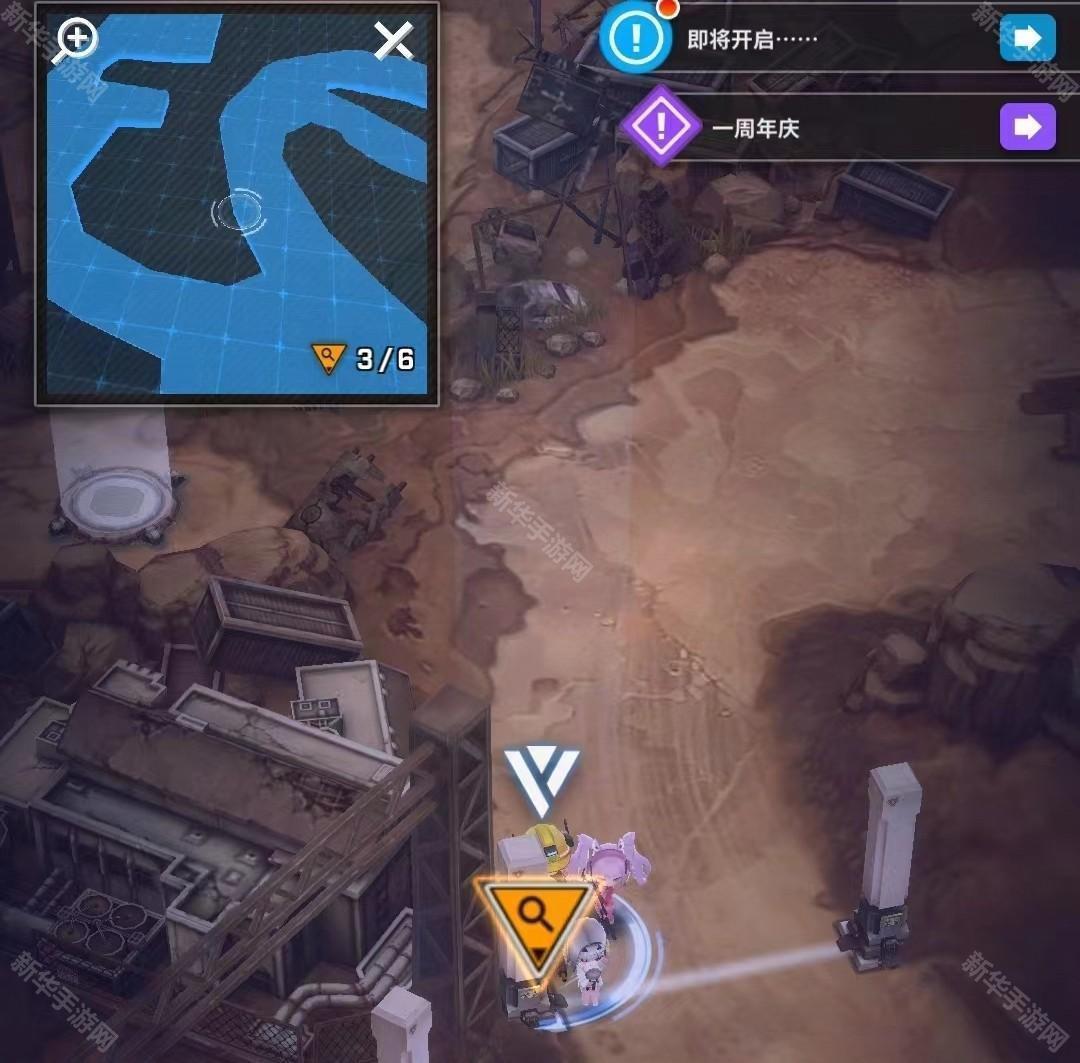The width and height of the screenshot is (1080, 1063).
Task: Select the purple diamond anniversary event icon
Action: click(659, 126)
